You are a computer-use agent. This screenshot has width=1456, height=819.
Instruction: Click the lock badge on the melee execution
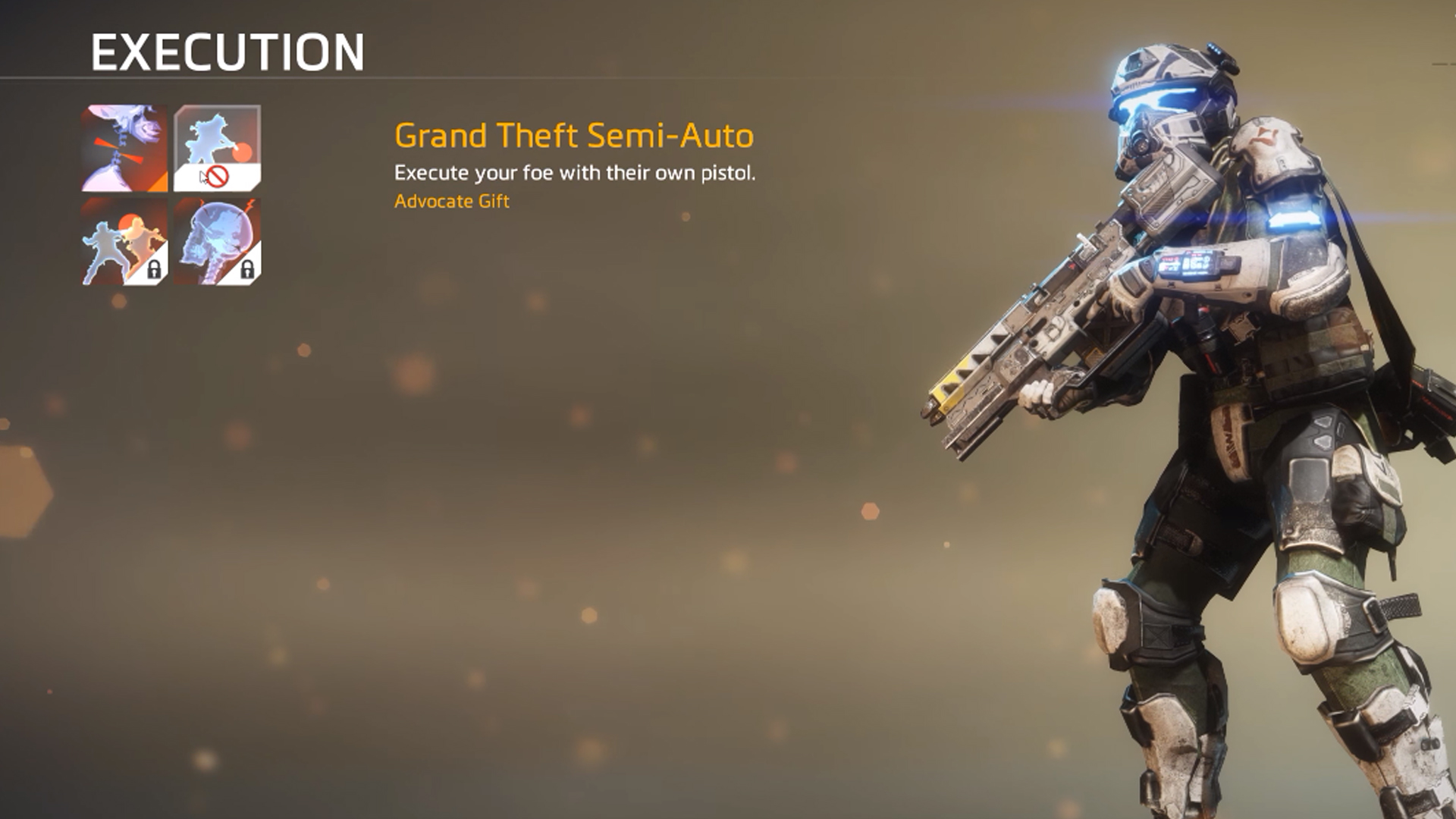tap(155, 269)
